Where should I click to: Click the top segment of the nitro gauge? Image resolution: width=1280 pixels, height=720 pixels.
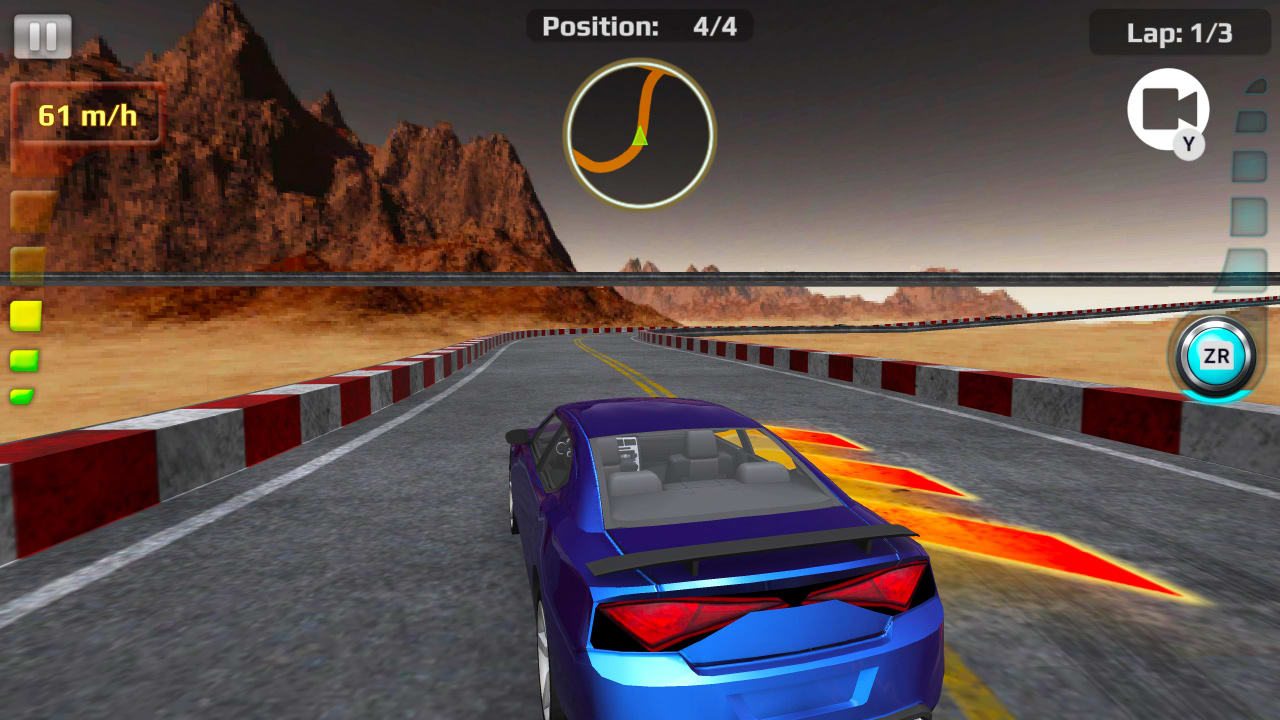(1253, 88)
